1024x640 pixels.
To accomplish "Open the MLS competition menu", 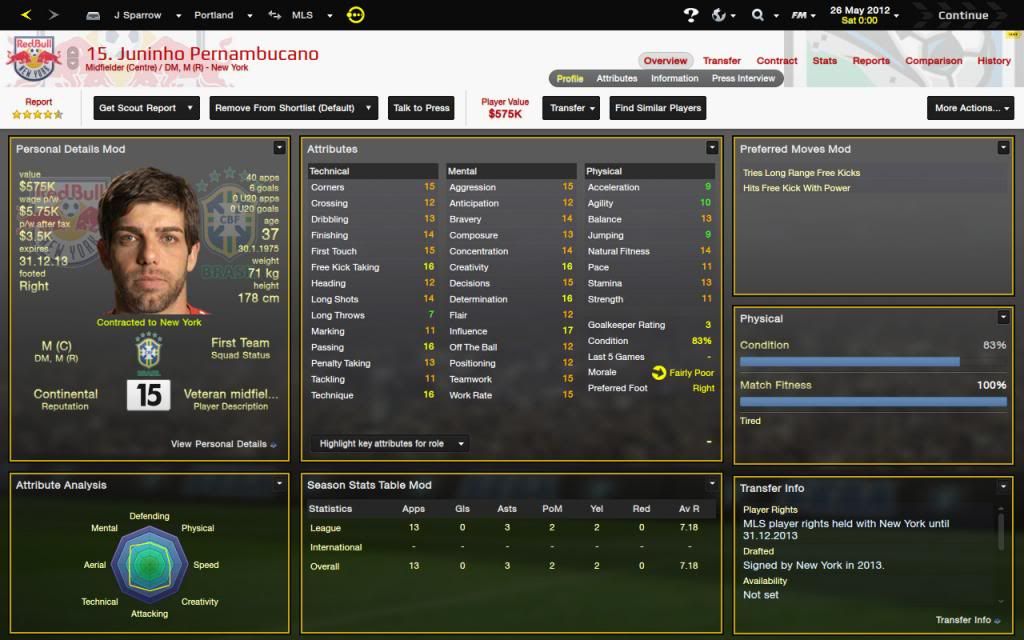I will tap(306, 16).
